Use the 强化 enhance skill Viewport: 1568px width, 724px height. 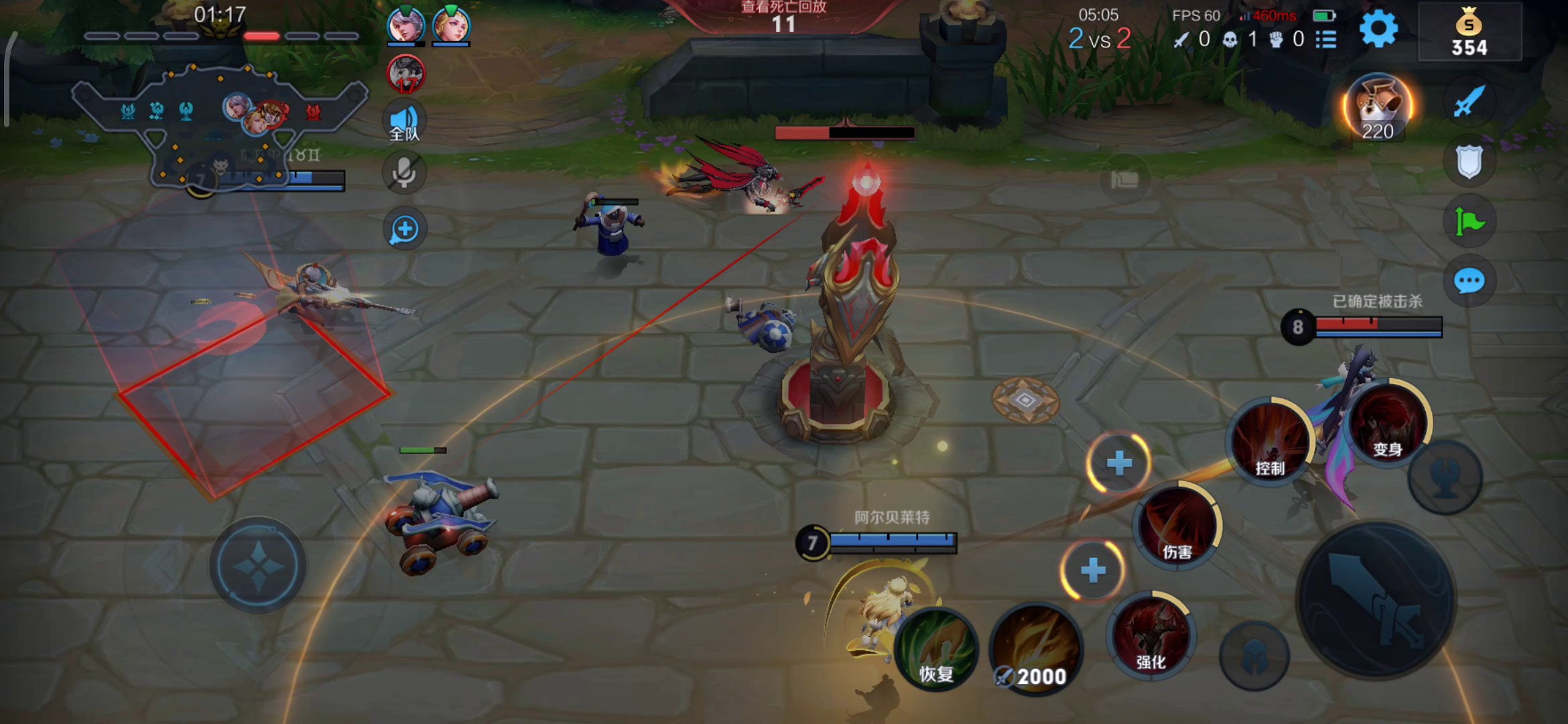tap(1151, 635)
